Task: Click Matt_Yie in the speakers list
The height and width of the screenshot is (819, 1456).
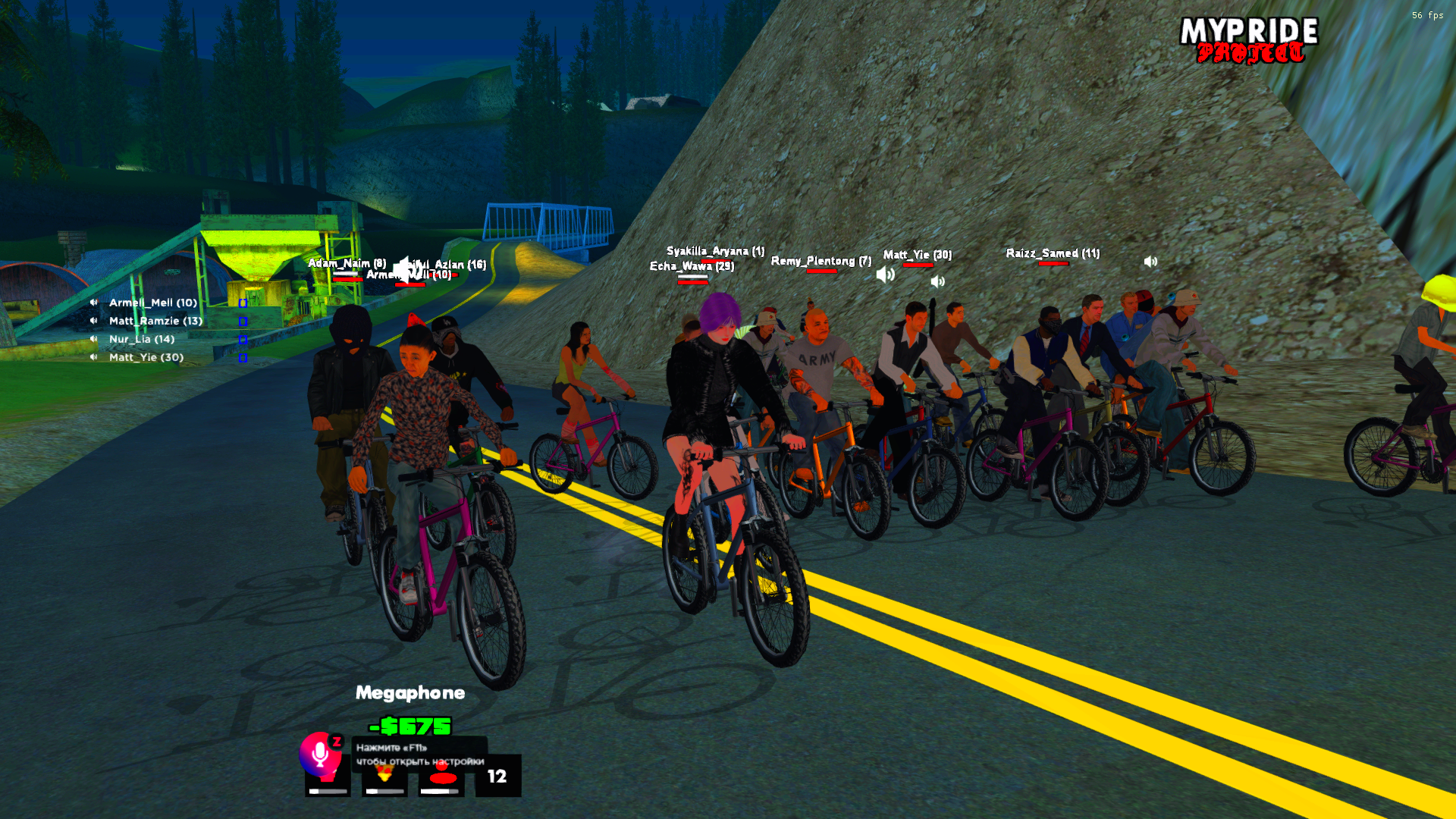Action: pyautogui.click(x=146, y=357)
